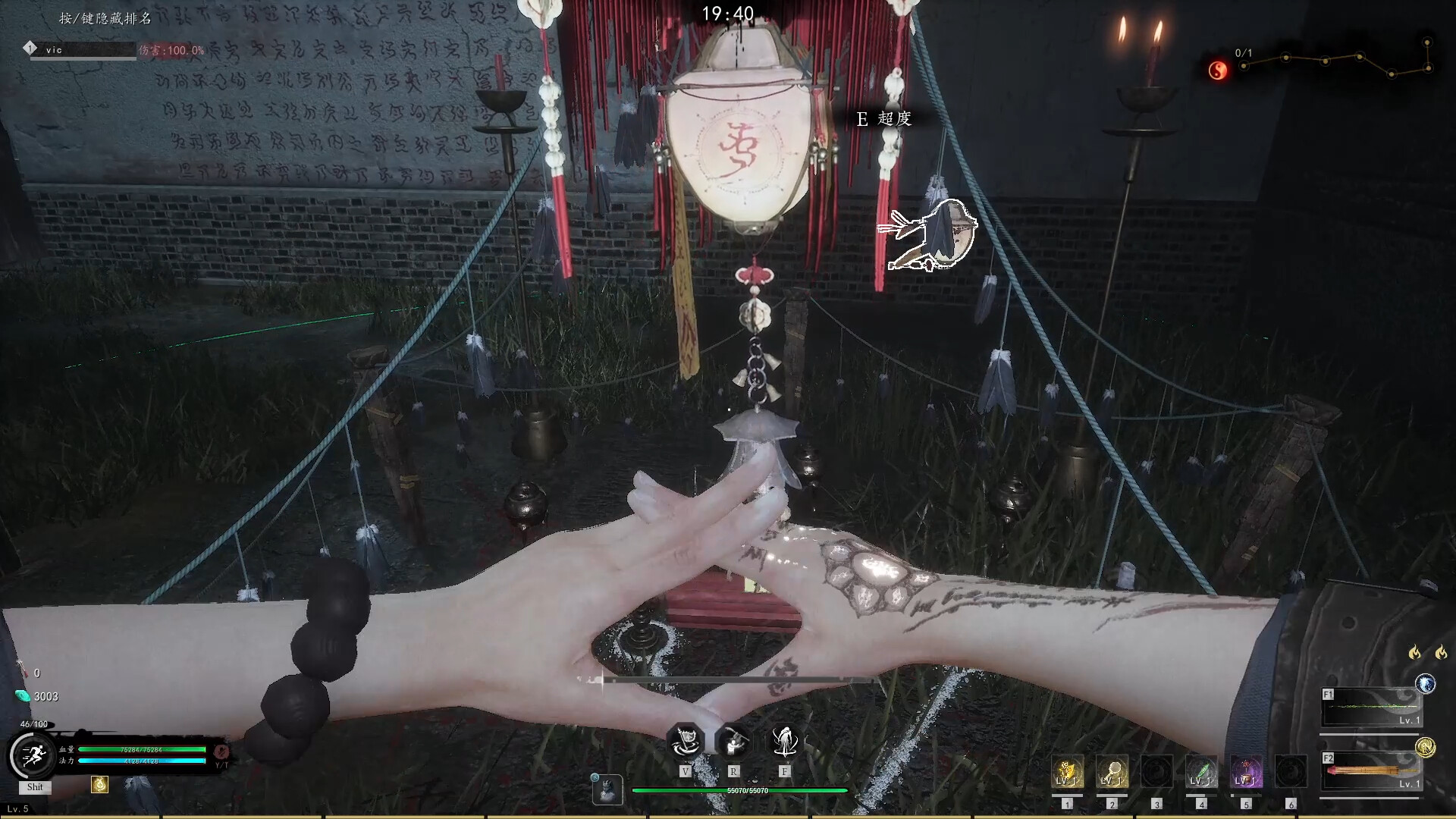Toggle the pink muted microphone icon near Y/T
This screenshot has height=819, width=1456.
221,752
